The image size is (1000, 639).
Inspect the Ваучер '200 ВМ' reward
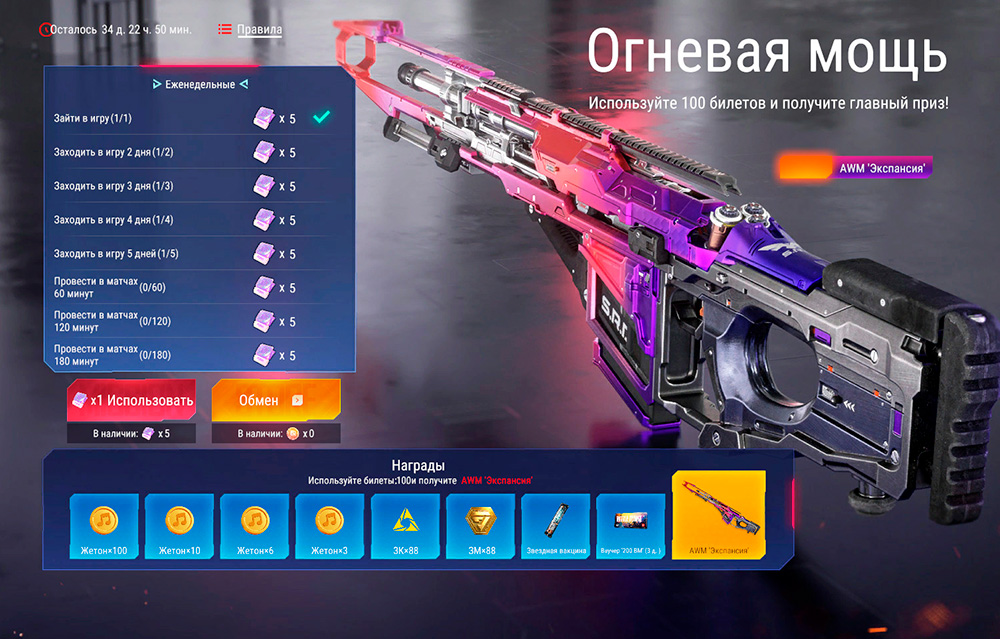(x=630, y=527)
